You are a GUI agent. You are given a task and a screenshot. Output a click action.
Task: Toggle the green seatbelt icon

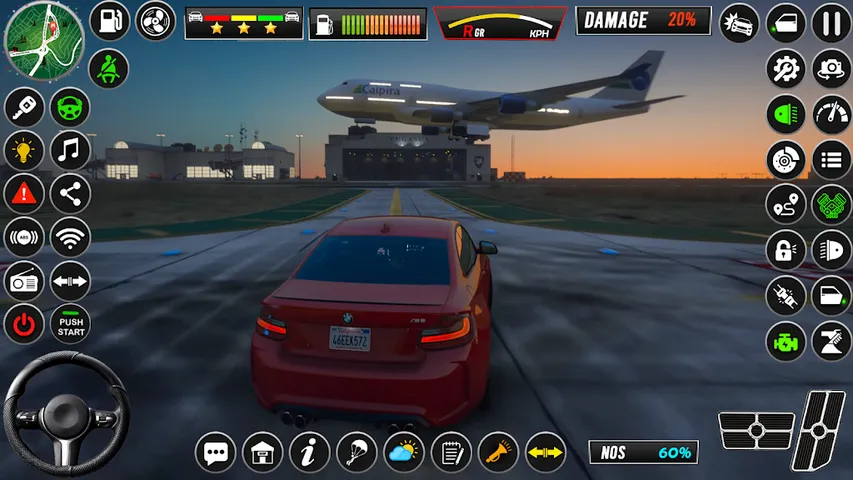coord(110,69)
